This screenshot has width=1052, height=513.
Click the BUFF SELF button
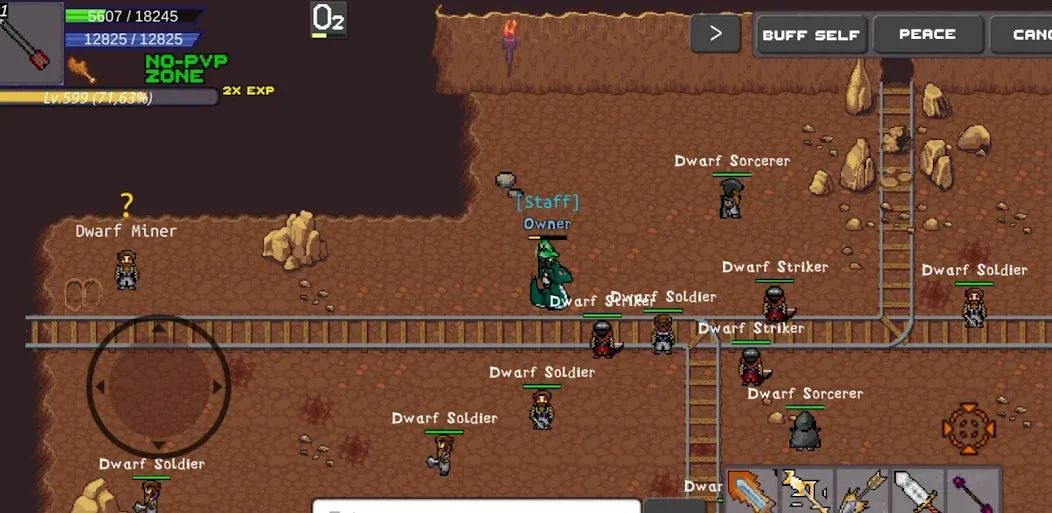[811, 35]
